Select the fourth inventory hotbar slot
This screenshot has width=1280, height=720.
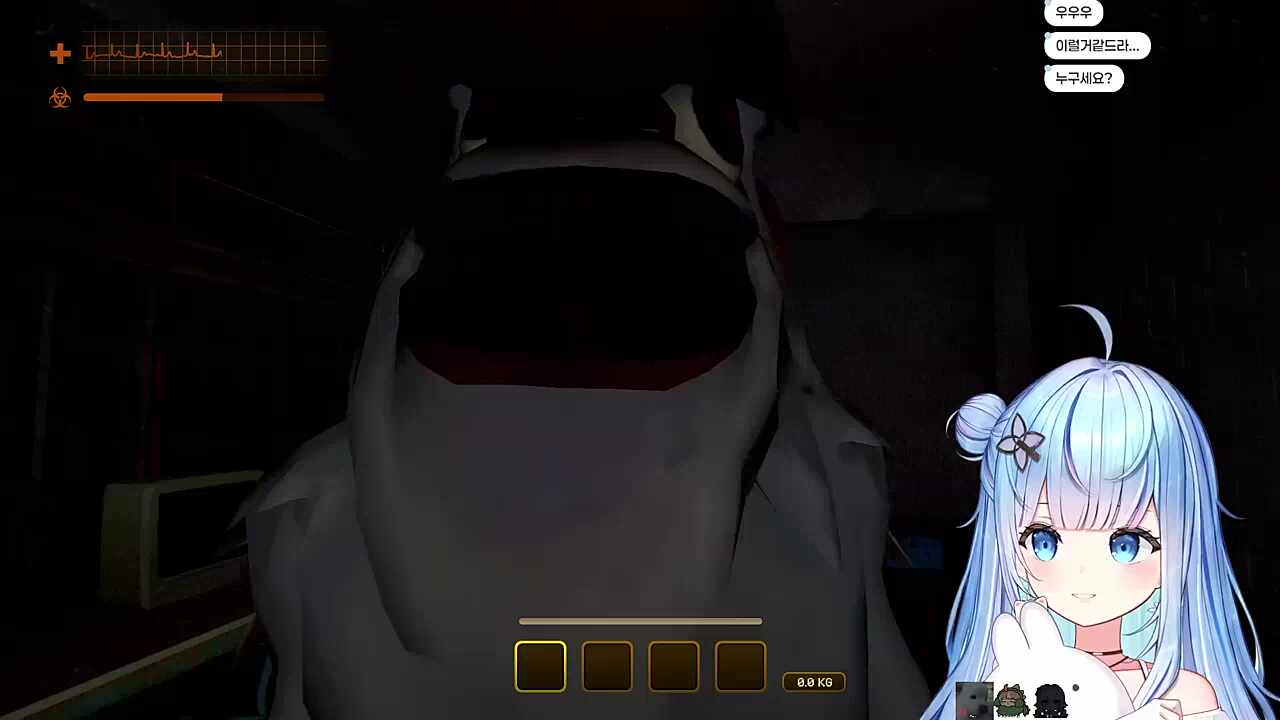pyautogui.click(x=740, y=666)
